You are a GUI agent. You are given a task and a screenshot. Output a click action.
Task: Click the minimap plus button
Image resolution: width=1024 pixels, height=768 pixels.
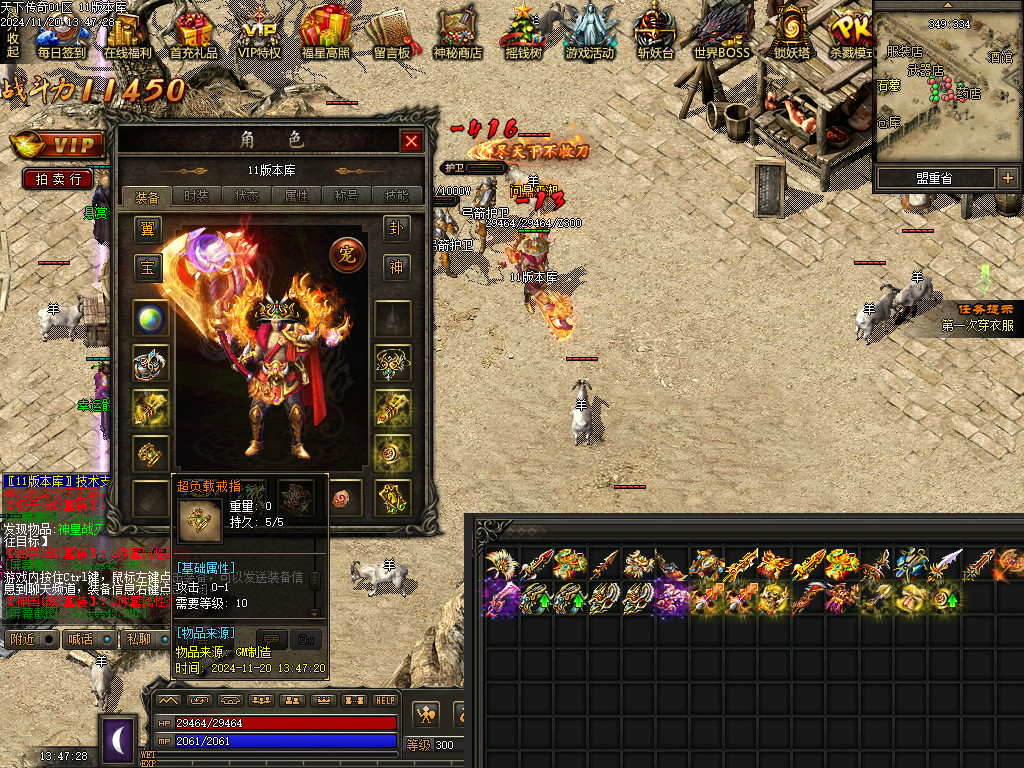pyautogui.click(x=1007, y=178)
